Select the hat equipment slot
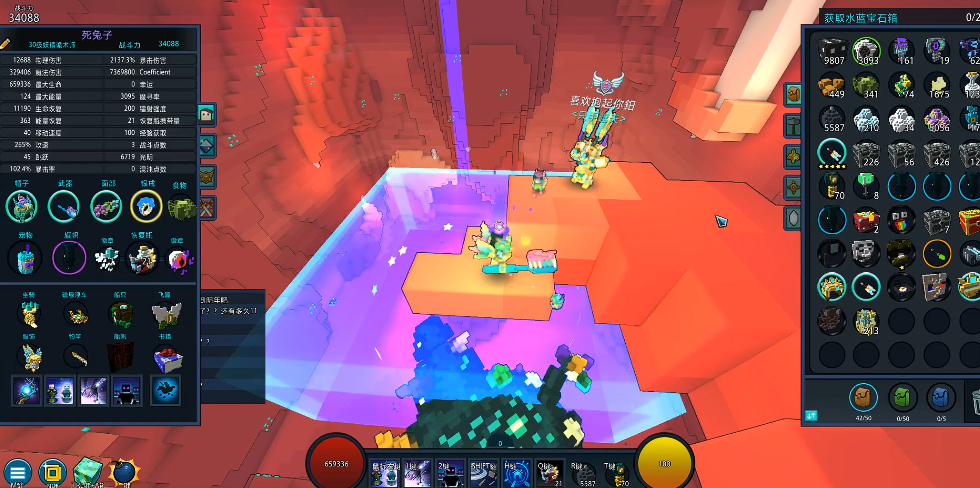Screen dimensions: 980x488 coord(21,206)
